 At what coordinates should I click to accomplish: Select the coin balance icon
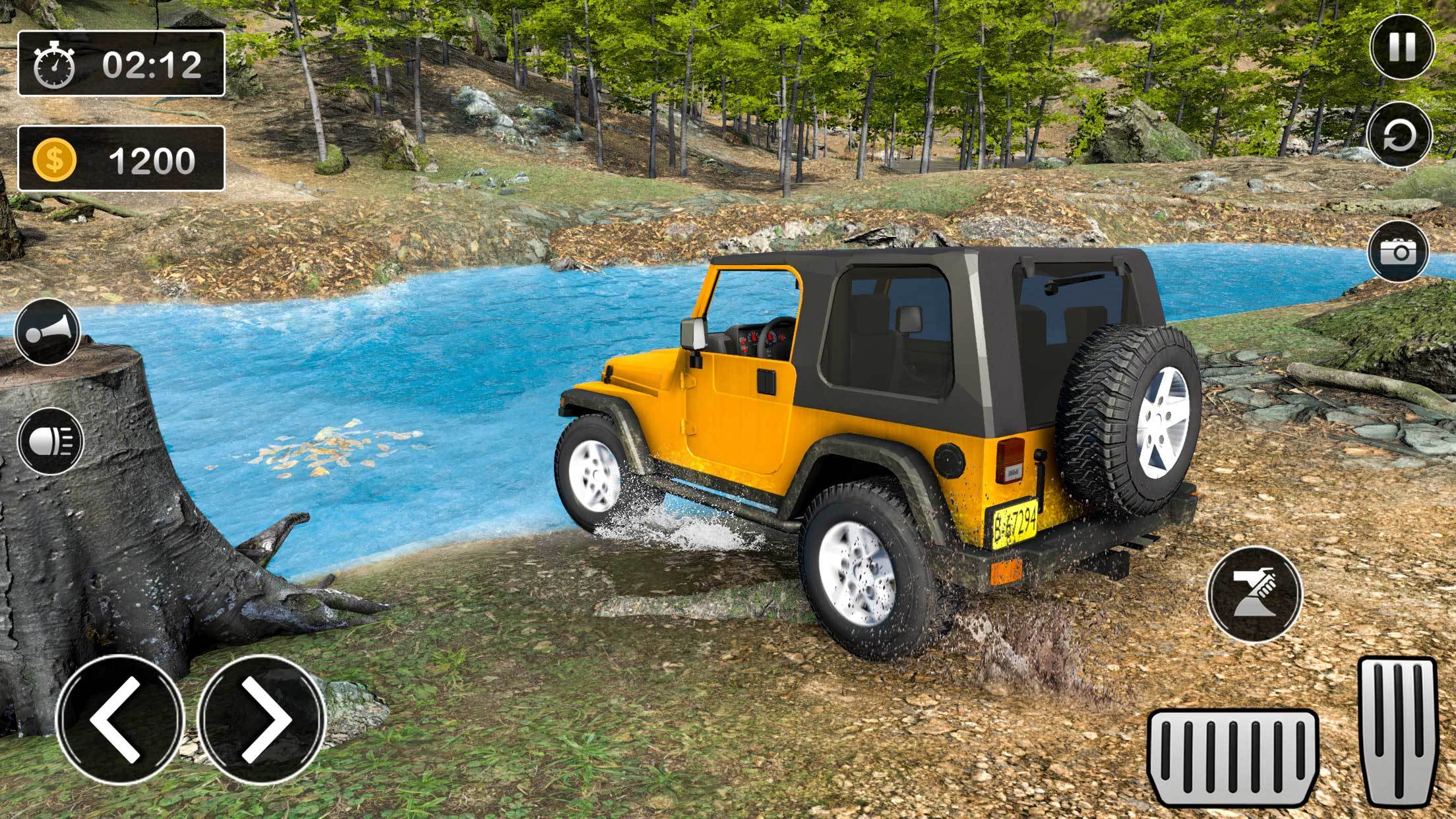click(x=56, y=158)
